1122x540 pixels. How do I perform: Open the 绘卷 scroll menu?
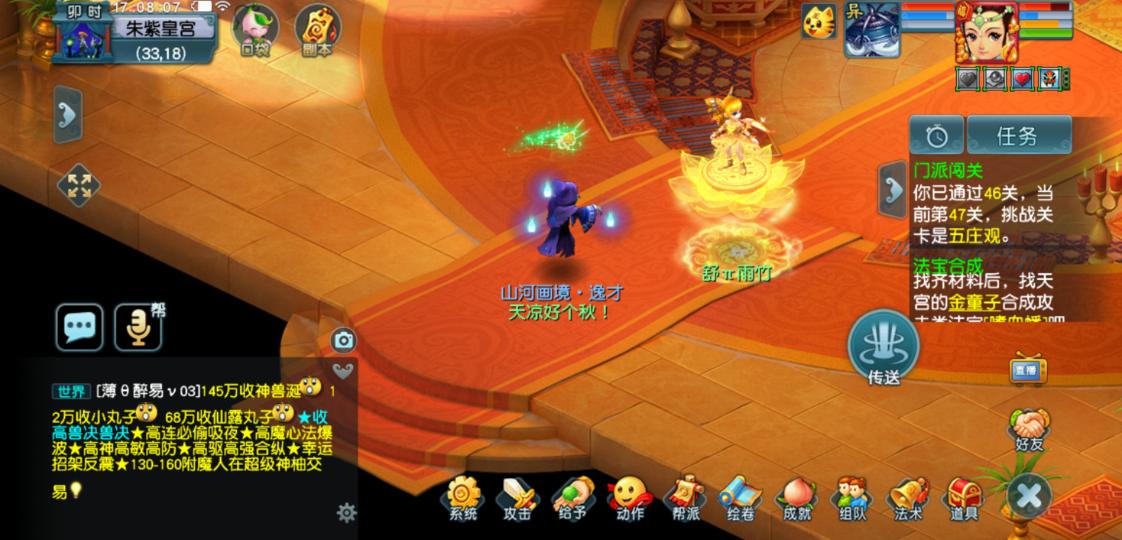click(740, 497)
